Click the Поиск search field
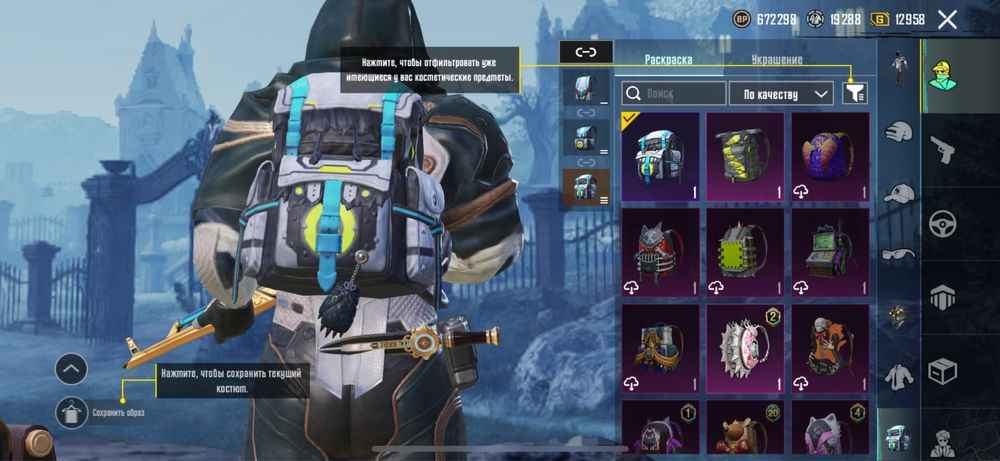 point(674,94)
